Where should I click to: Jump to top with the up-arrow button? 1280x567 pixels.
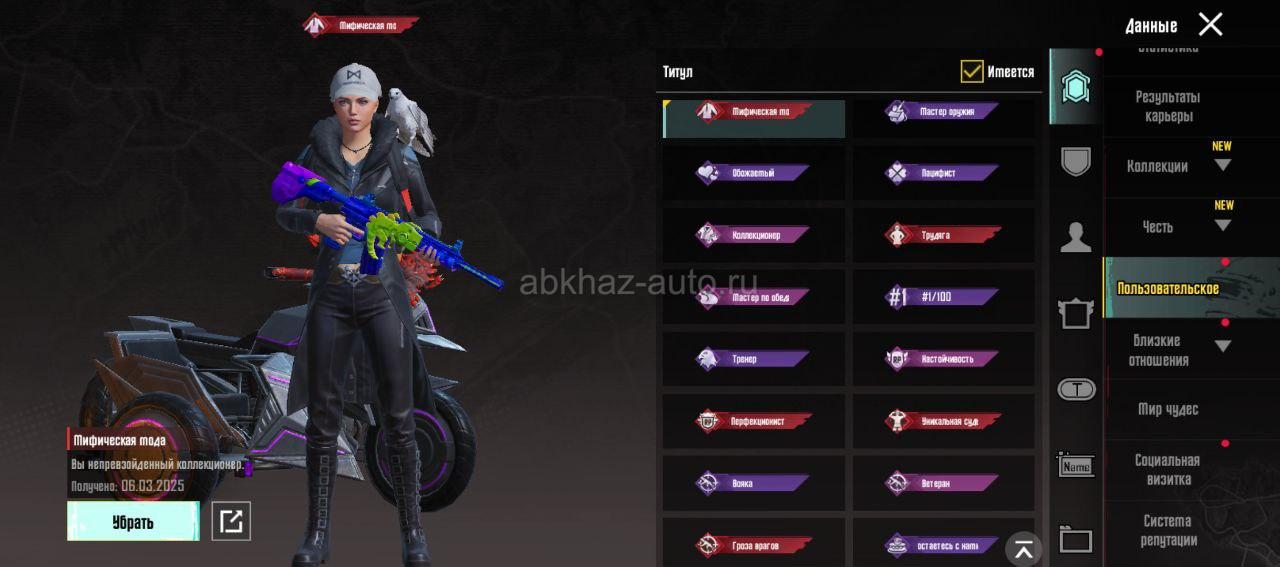click(1023, 548)
